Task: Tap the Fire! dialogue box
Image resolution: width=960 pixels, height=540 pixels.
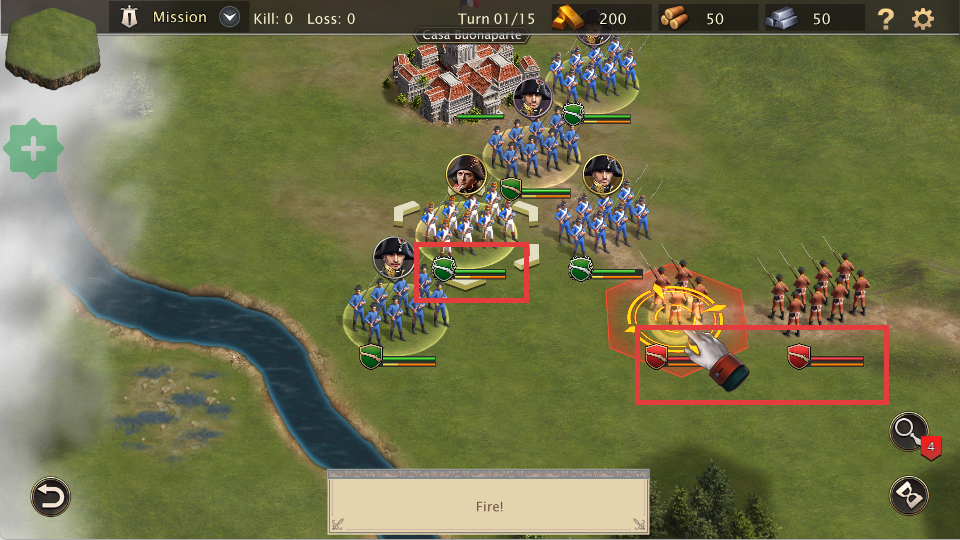Action: pyautogui.click(x=488, y=506)
